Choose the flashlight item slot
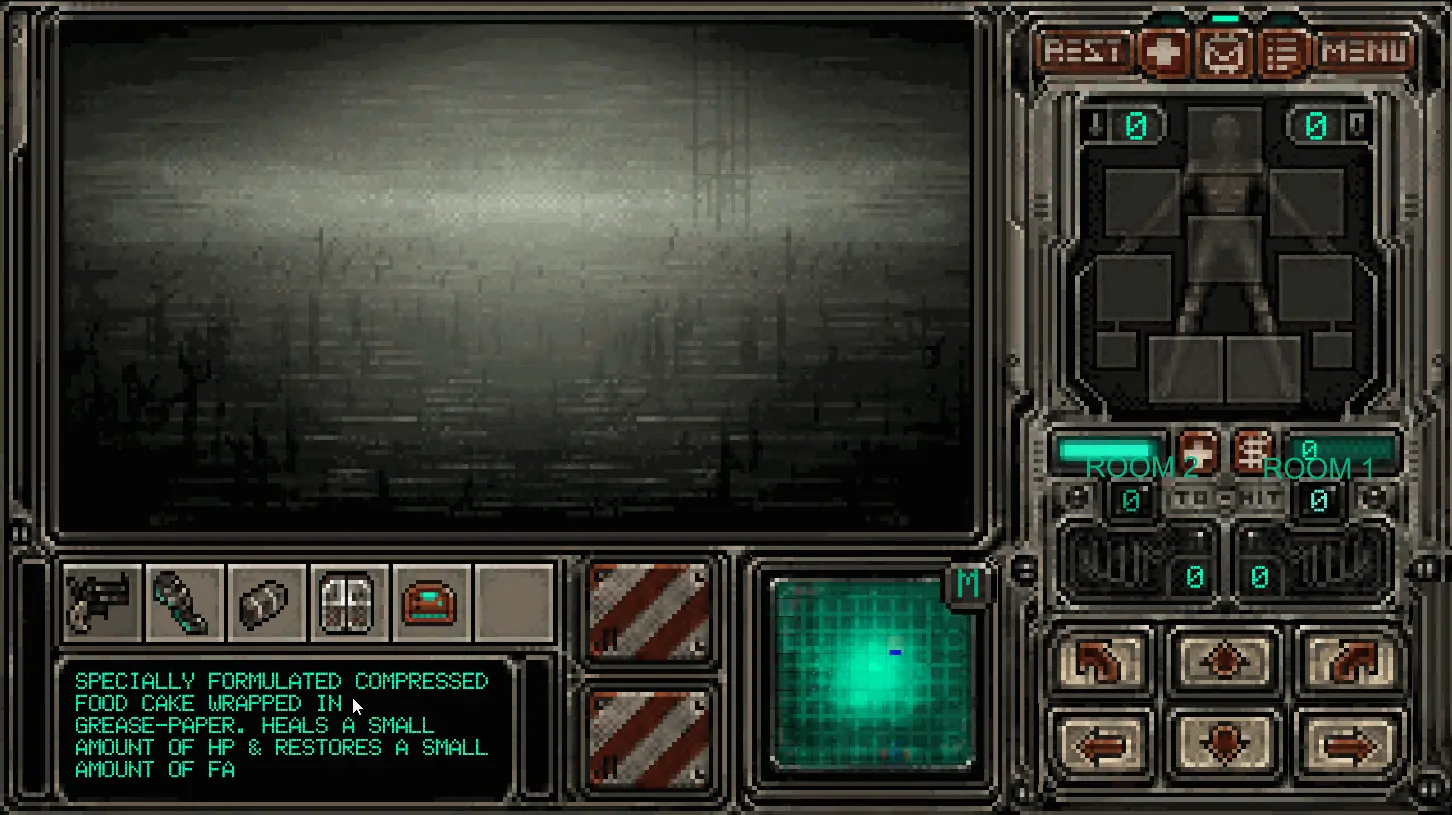Viewport: 1452px width, 815px height. 184,602
